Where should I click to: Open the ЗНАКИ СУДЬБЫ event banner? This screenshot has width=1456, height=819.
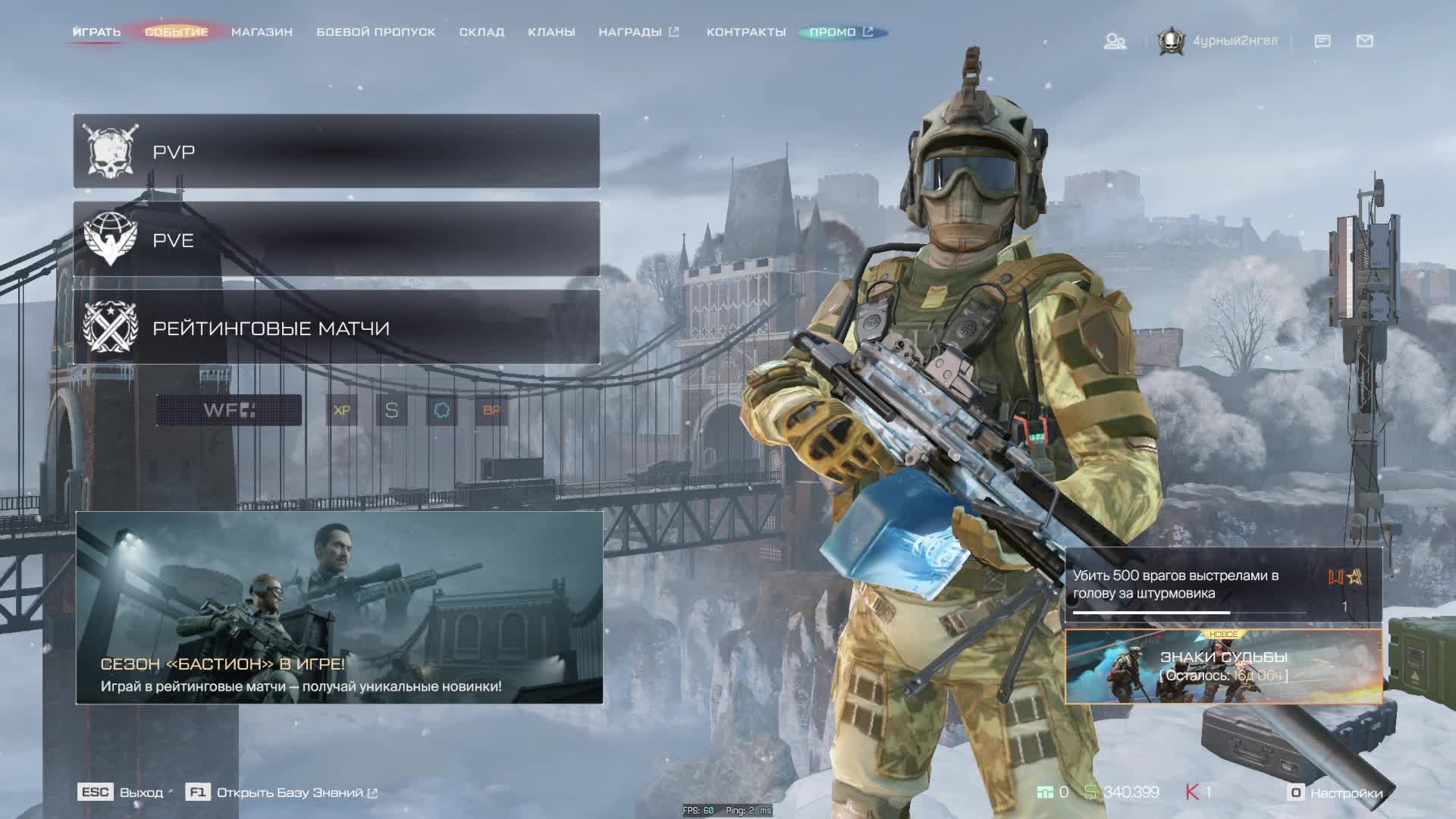pyautogui.click(x=1223, y=666)
